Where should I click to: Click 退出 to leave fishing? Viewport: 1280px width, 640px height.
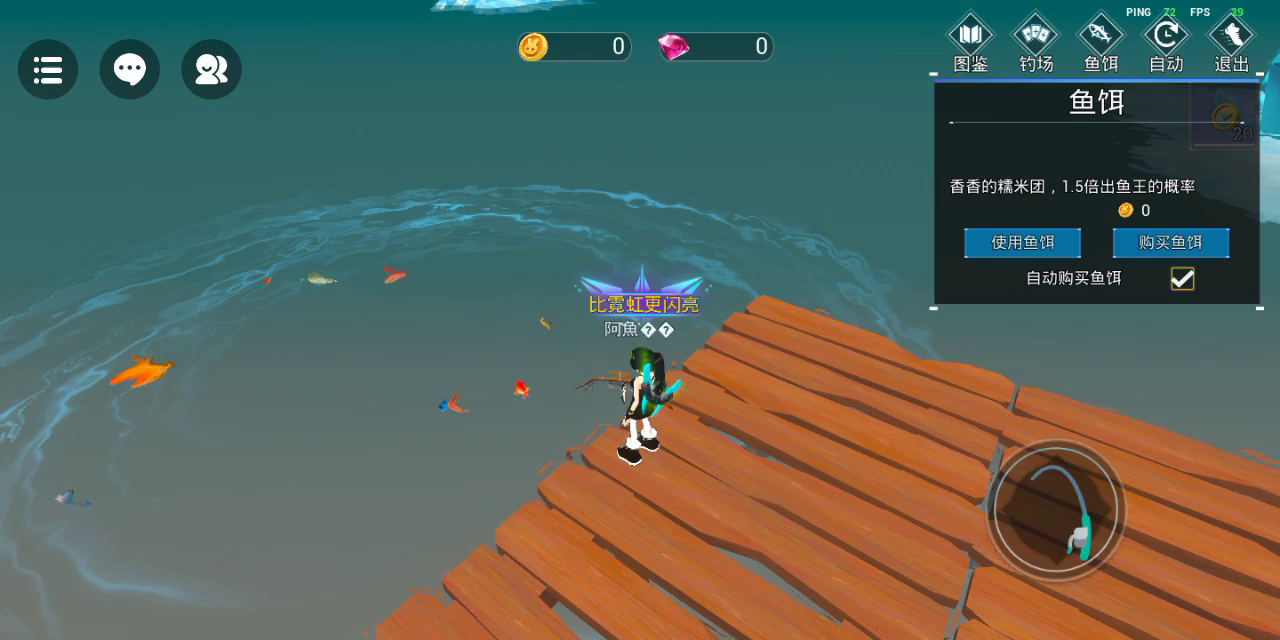tap(1231, 44)
